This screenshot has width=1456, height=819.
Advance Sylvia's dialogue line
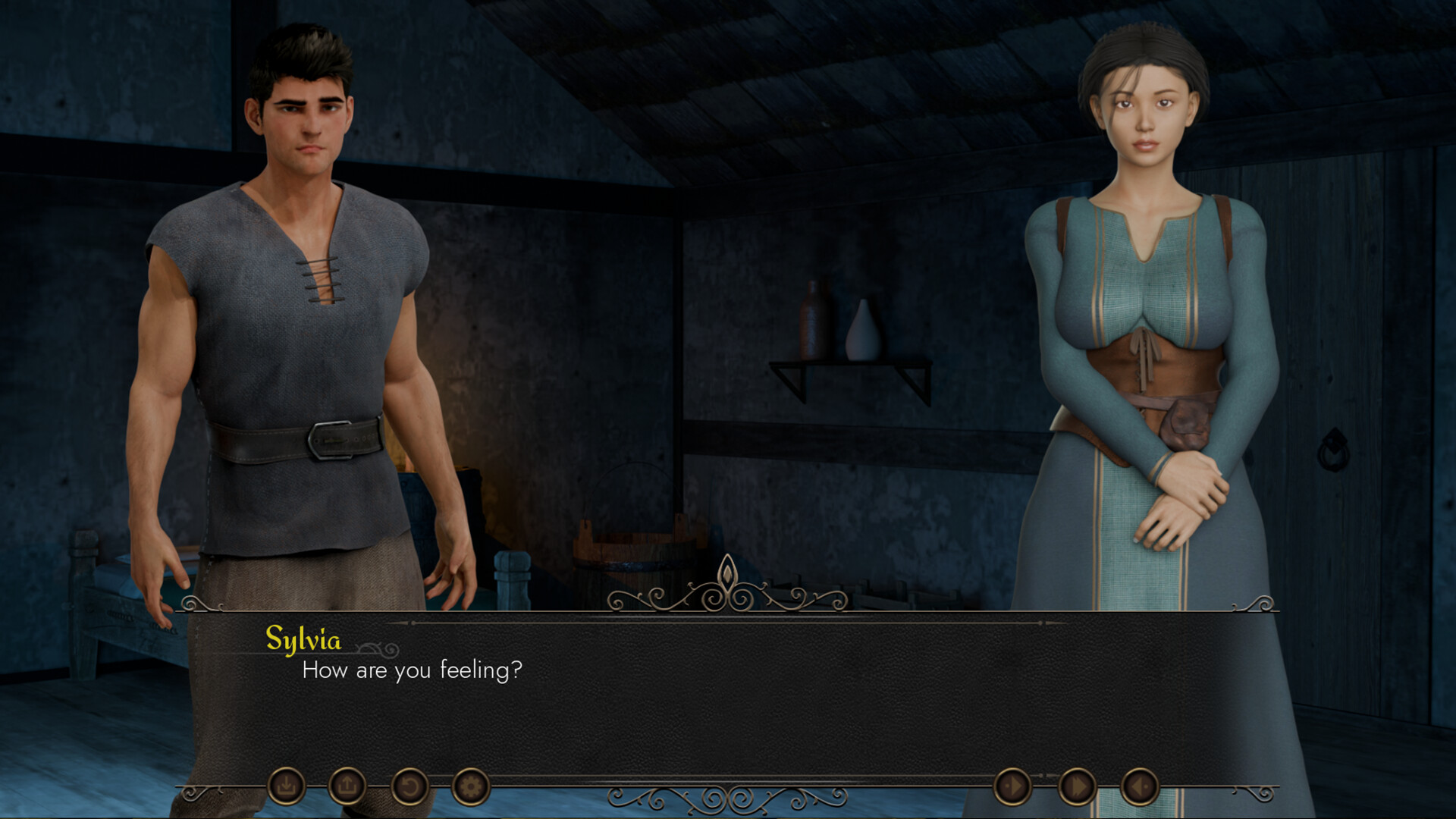(728, 705)
